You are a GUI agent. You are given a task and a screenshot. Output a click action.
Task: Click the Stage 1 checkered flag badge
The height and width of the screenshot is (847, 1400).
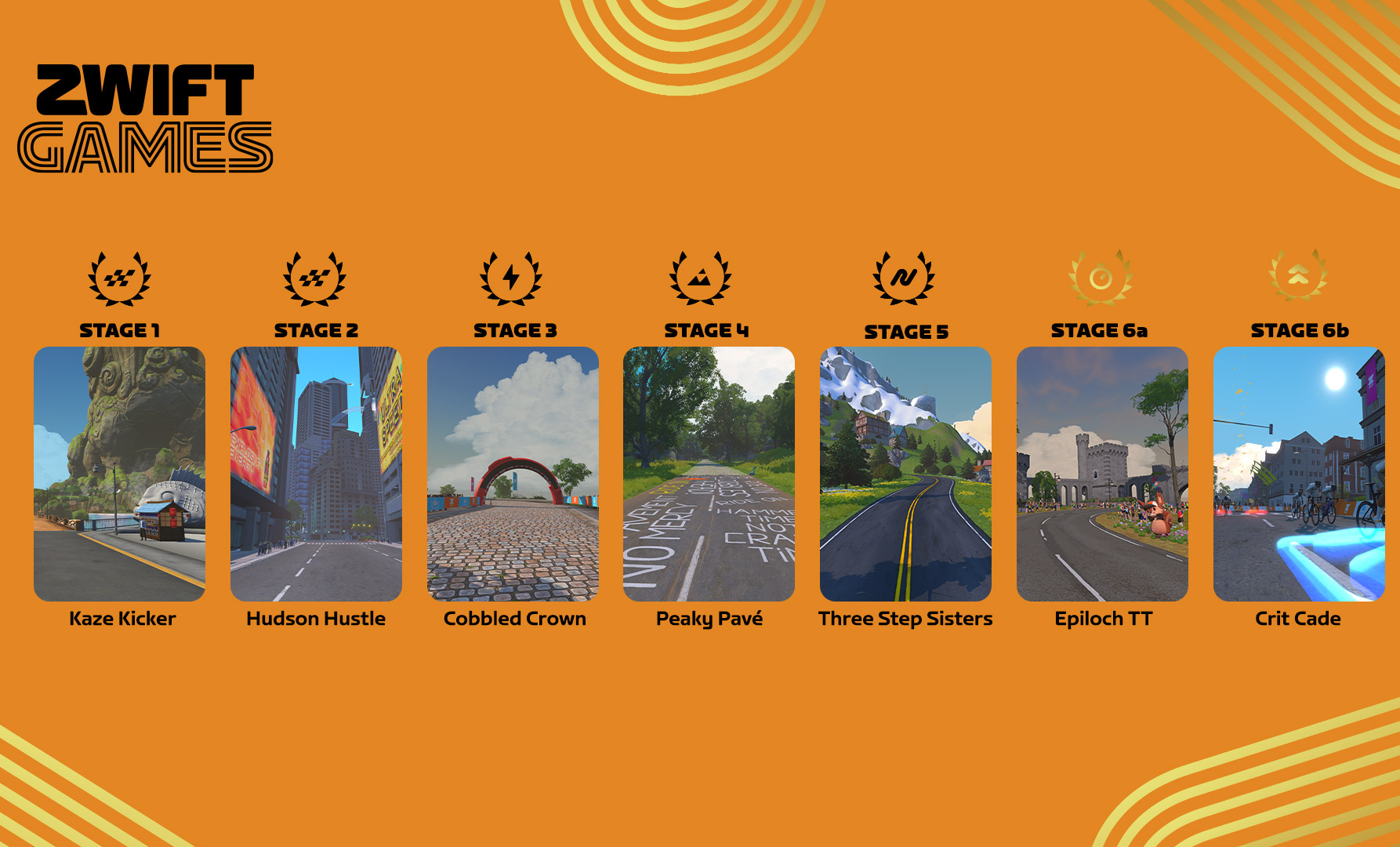pyautogui.click(x=119, y=278)
